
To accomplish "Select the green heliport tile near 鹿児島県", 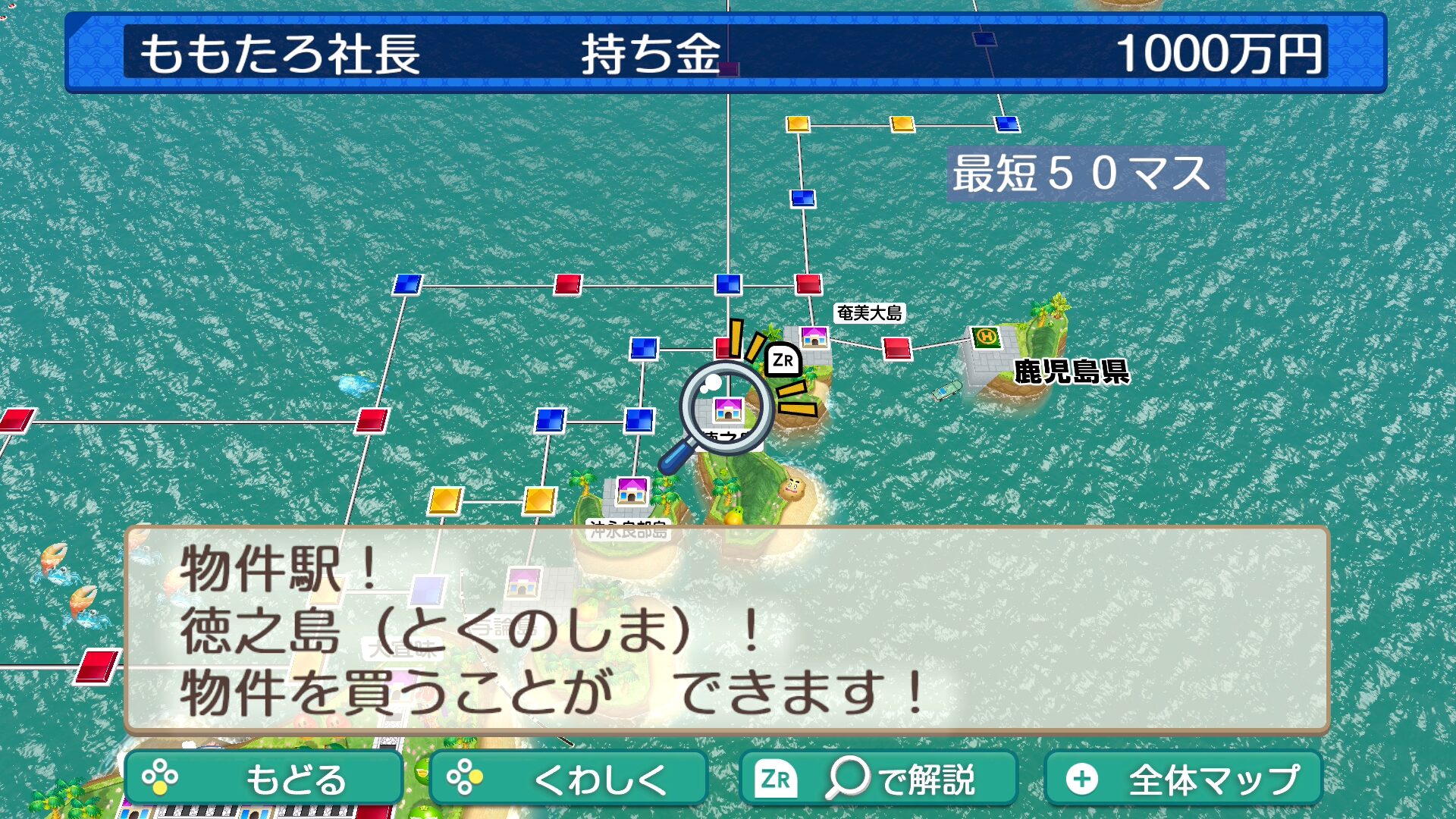I will pyautogui.click(x=986, y=337).
